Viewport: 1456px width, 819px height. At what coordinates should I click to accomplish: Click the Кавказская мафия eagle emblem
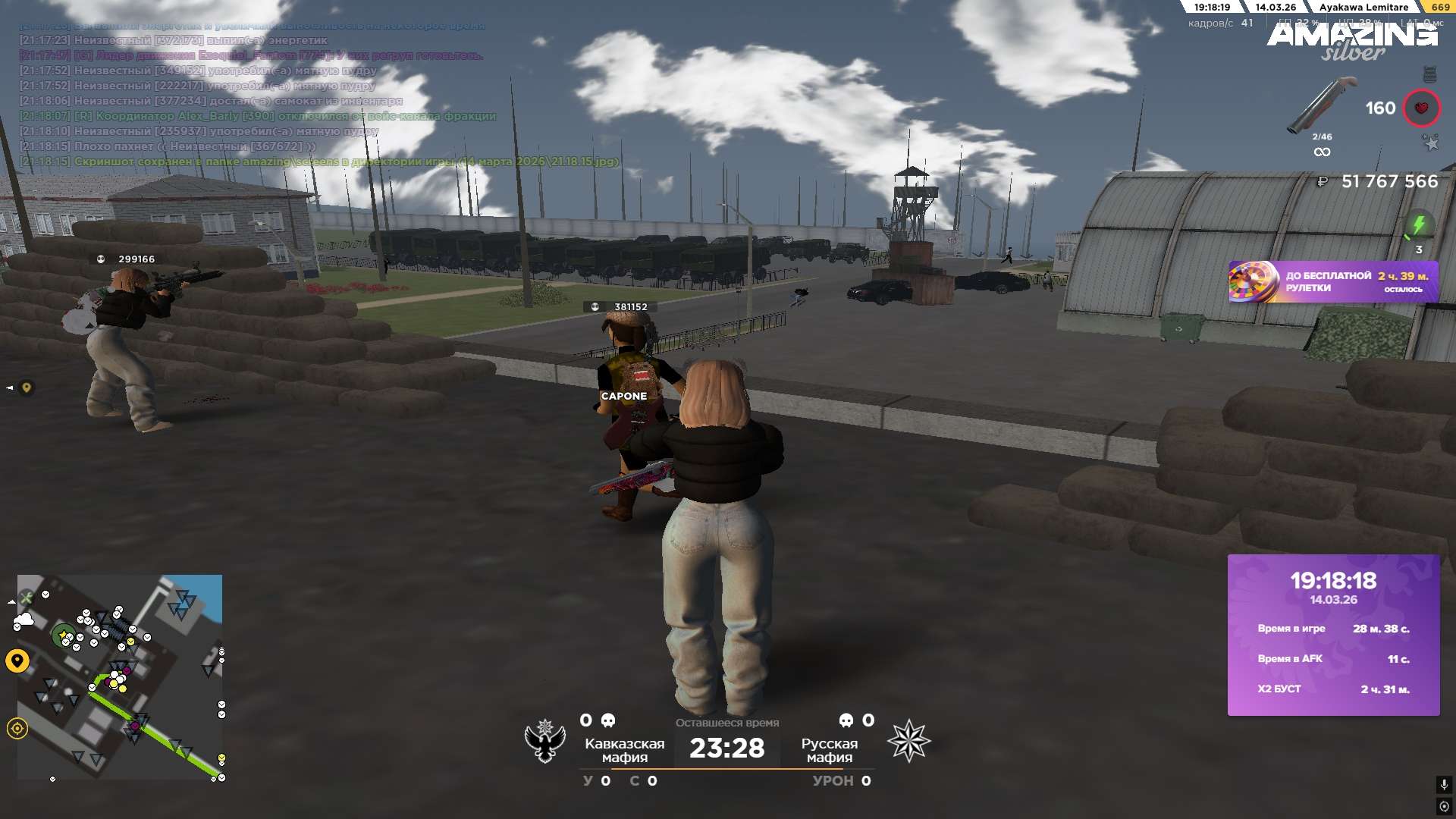click(x=545, y=741)
